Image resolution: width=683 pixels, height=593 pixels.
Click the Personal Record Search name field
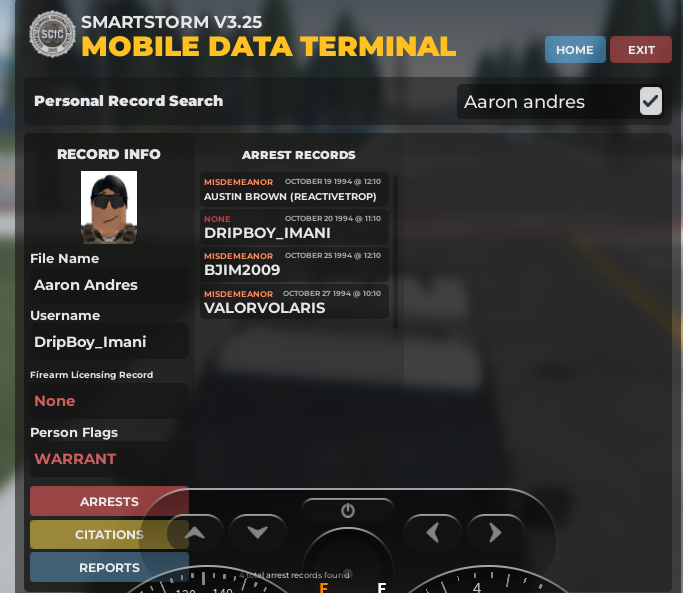(x=545, y=101)
